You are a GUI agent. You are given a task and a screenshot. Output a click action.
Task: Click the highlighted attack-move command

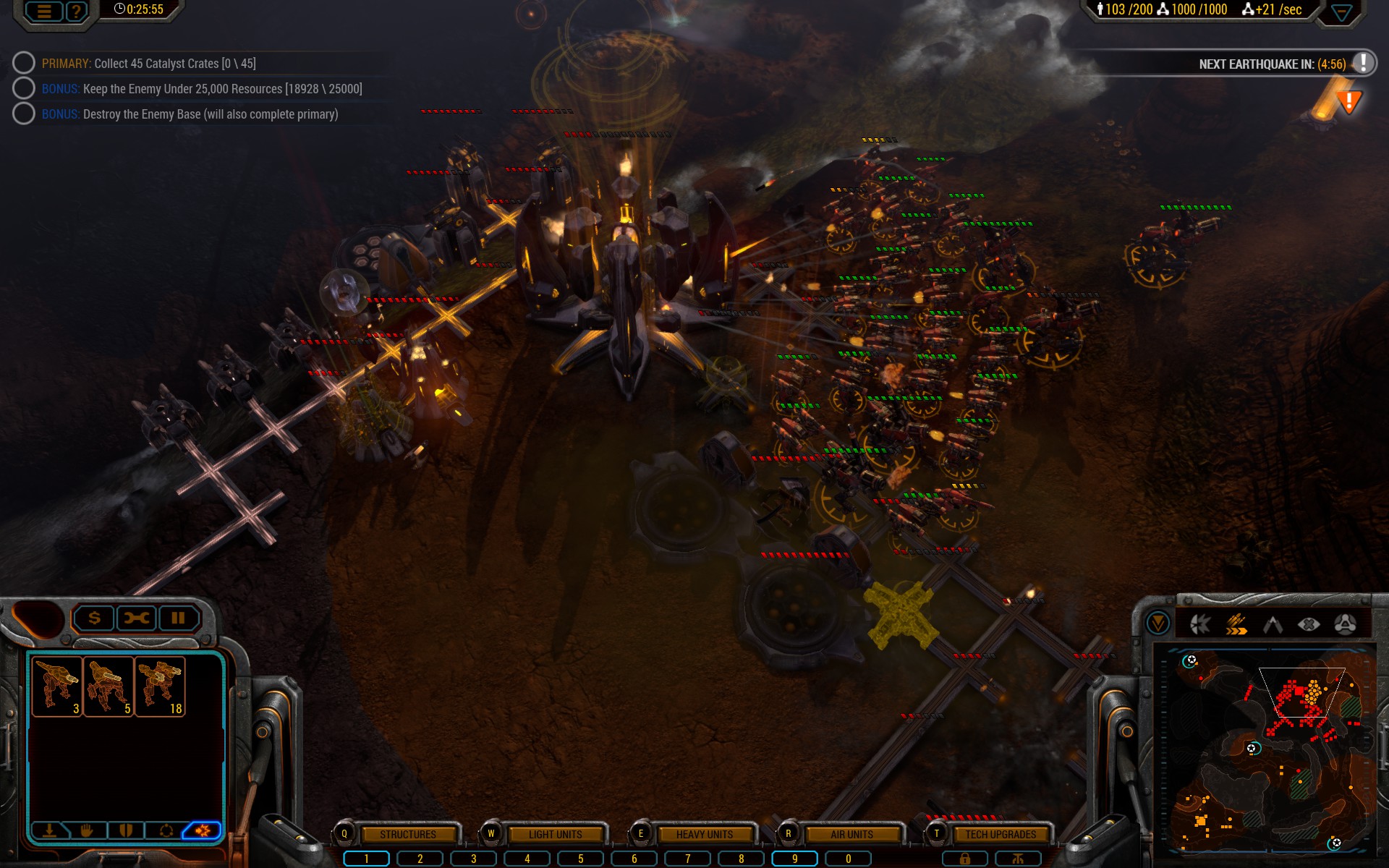(x=203, y=830)
